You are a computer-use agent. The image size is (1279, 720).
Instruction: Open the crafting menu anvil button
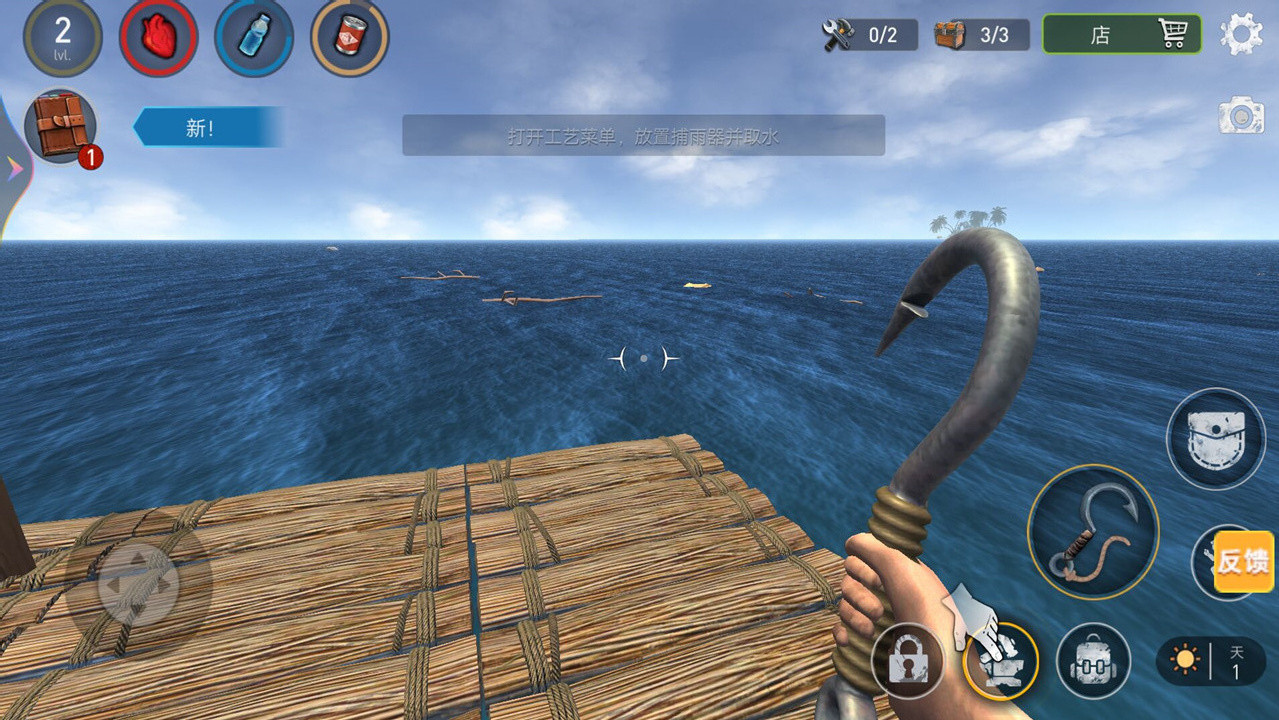tap(1001, 660)
